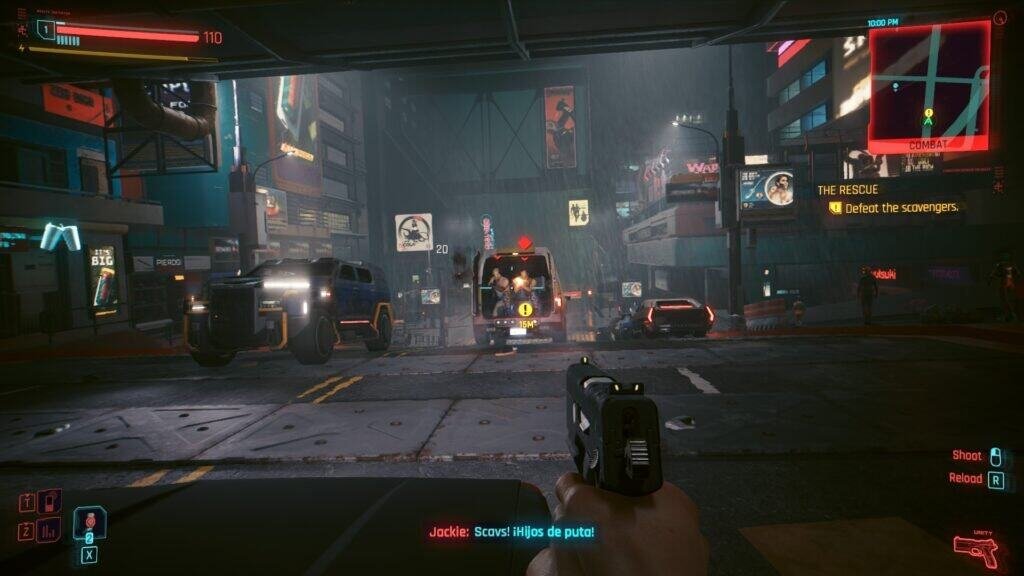Click the level 1 badge
The height and width of the screenshot is (576, 1024).
pos(45,29)
